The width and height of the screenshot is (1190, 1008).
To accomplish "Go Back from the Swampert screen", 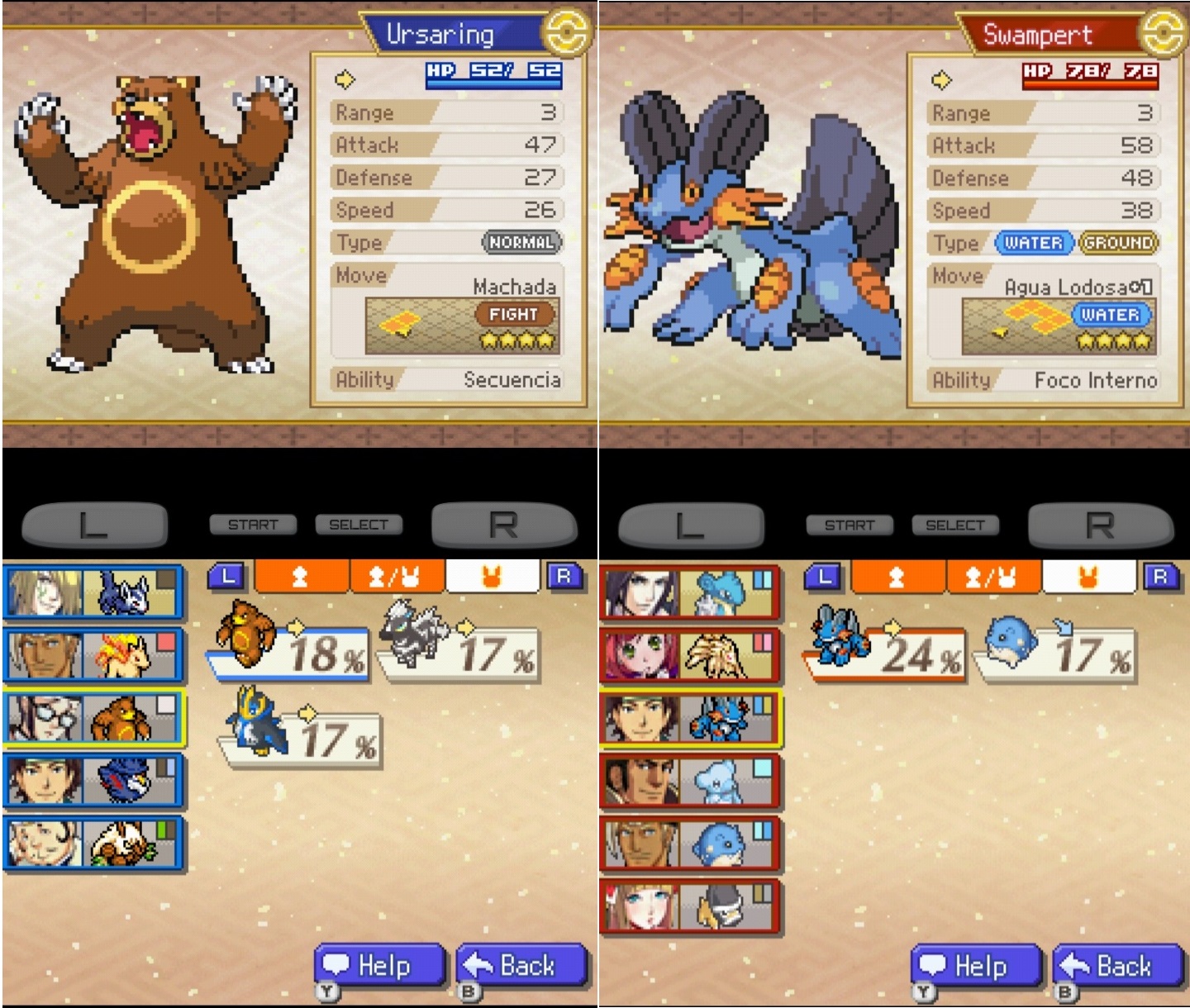I will tap(1117, 965).
